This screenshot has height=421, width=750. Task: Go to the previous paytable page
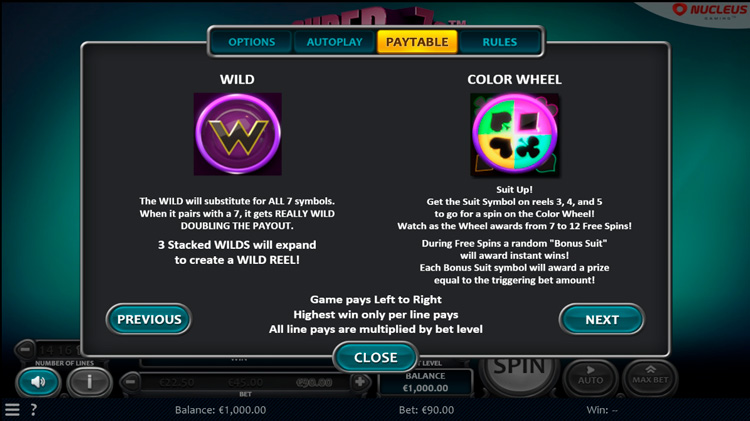point(149,319)
